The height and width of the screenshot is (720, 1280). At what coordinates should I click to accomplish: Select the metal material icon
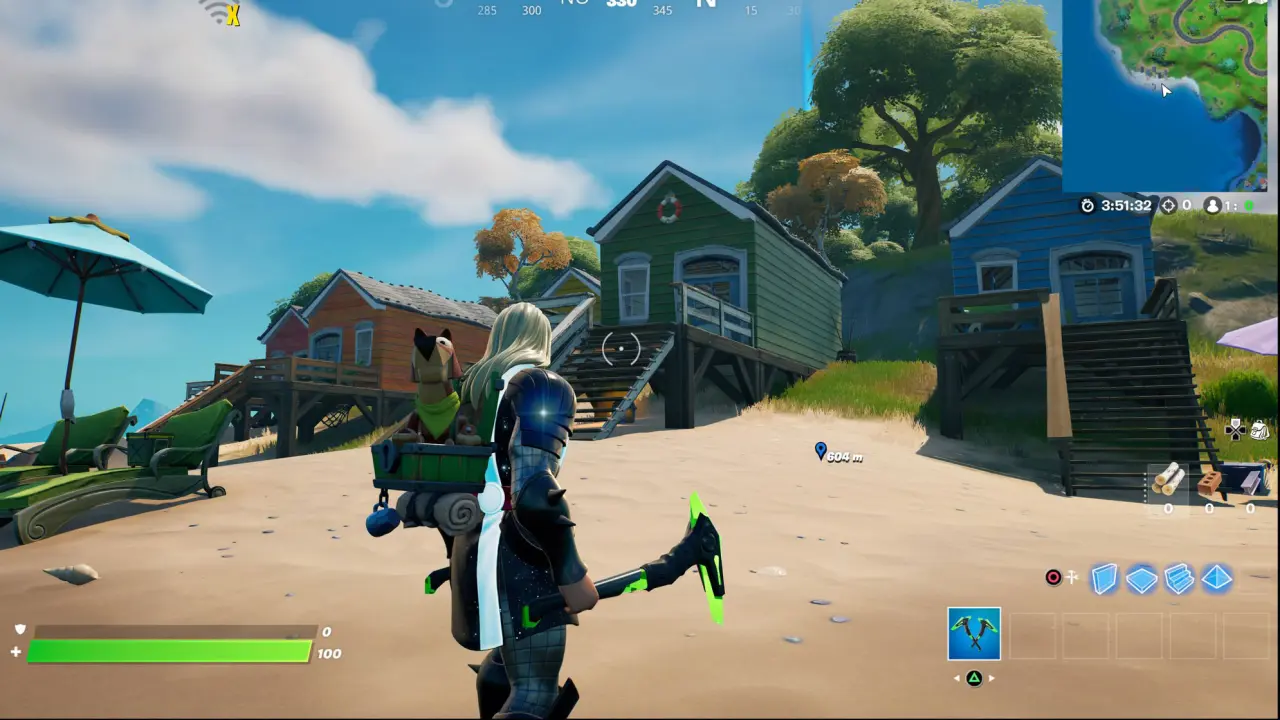tap(1250, 481)
